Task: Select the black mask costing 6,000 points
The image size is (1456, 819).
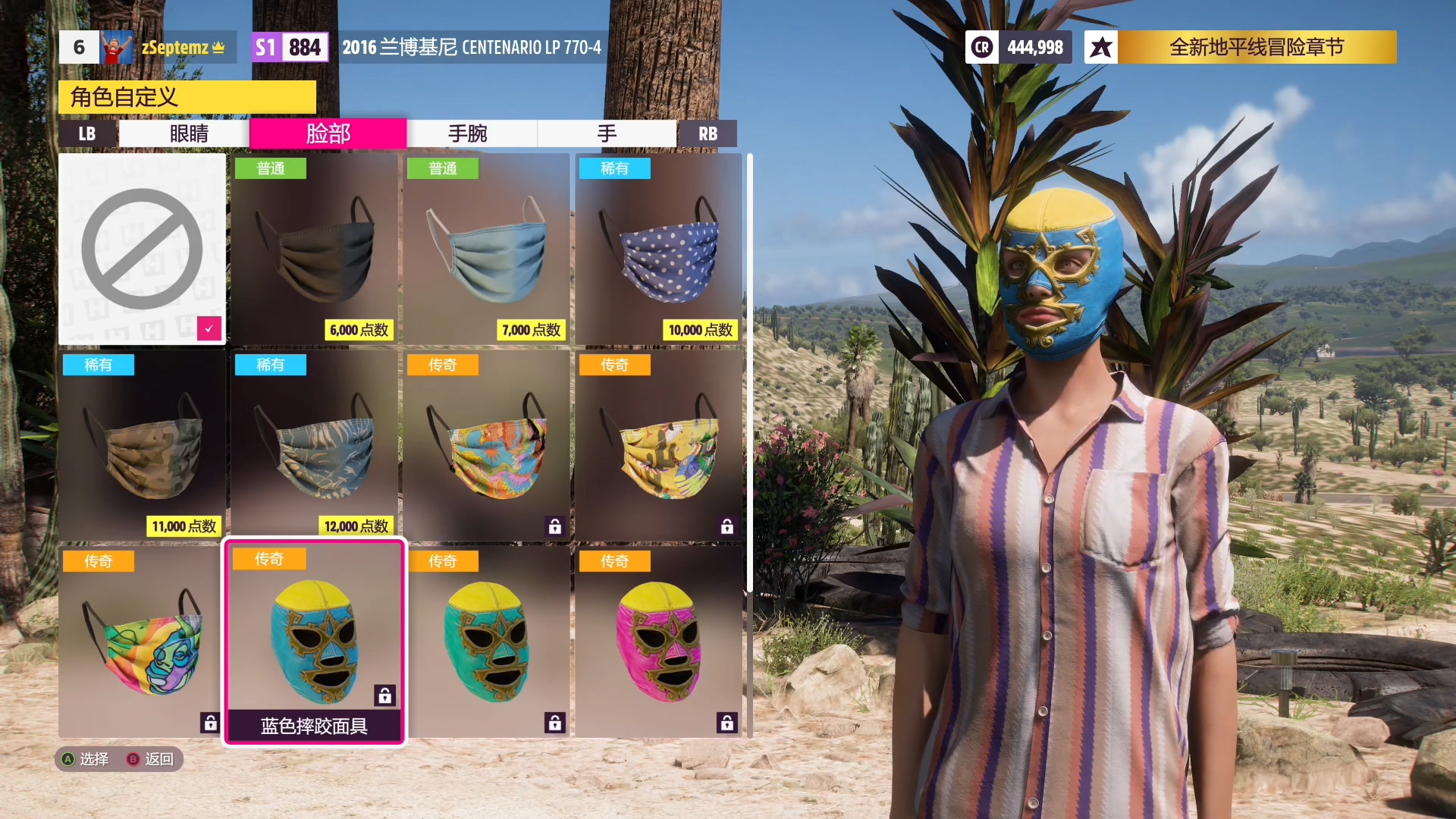Action: click(315, 249)
